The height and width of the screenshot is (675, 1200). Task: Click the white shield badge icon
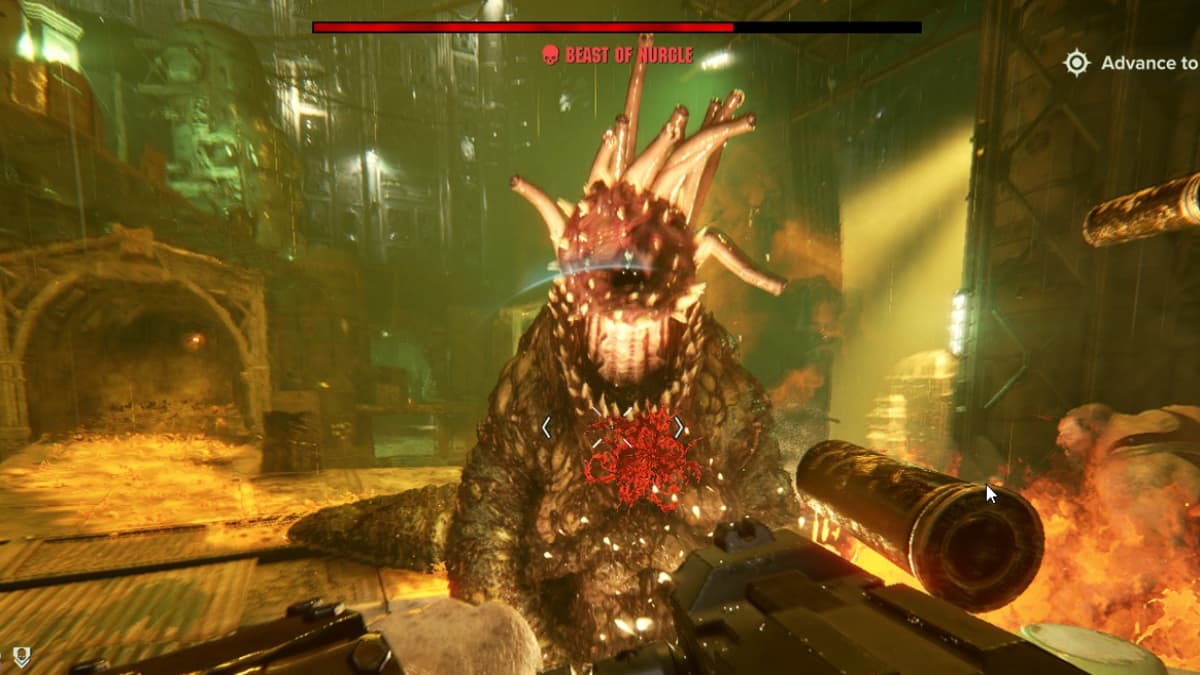21,657
